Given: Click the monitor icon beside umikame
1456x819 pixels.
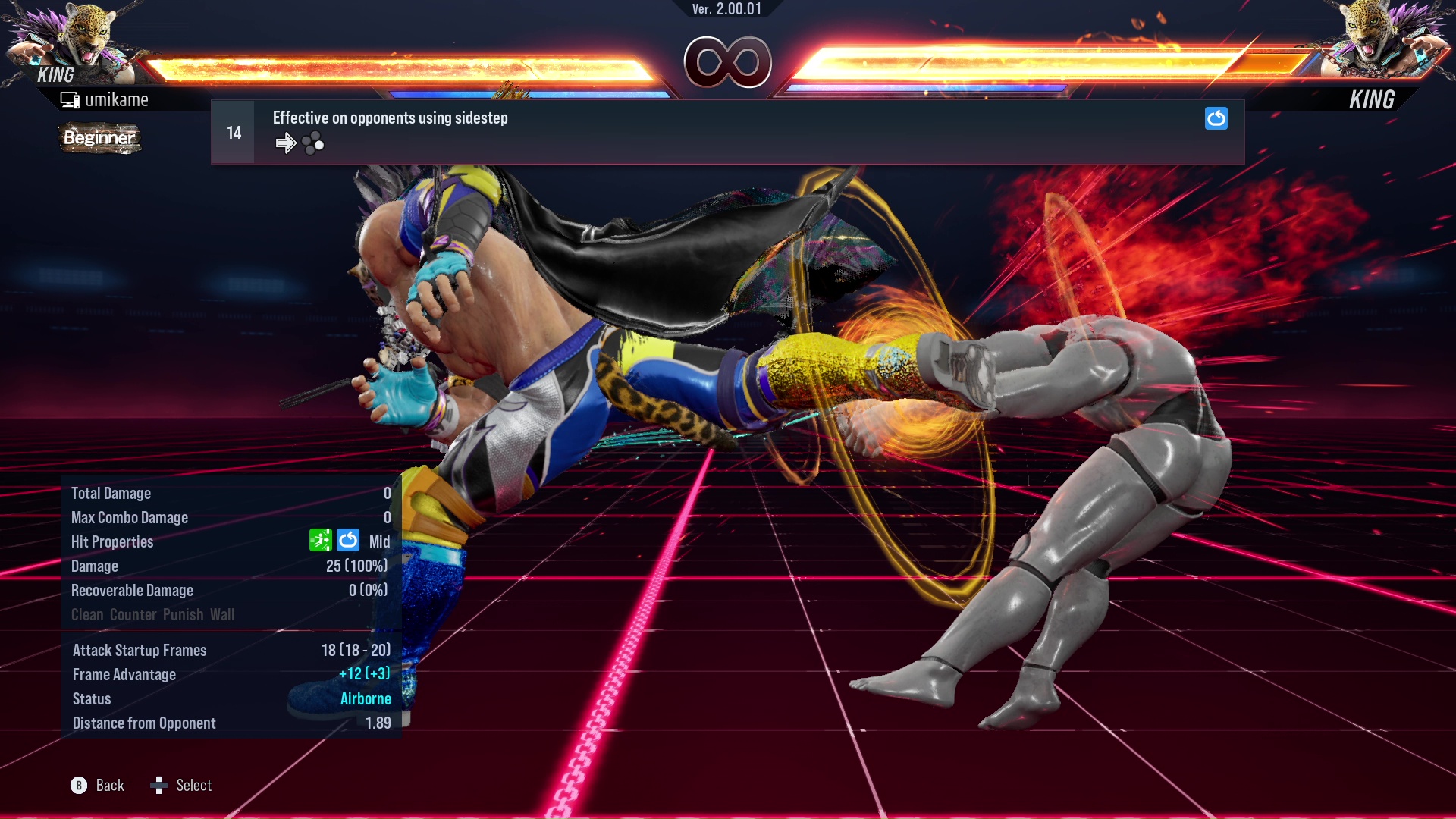Looking at the screenshot, I should (70, 99).
